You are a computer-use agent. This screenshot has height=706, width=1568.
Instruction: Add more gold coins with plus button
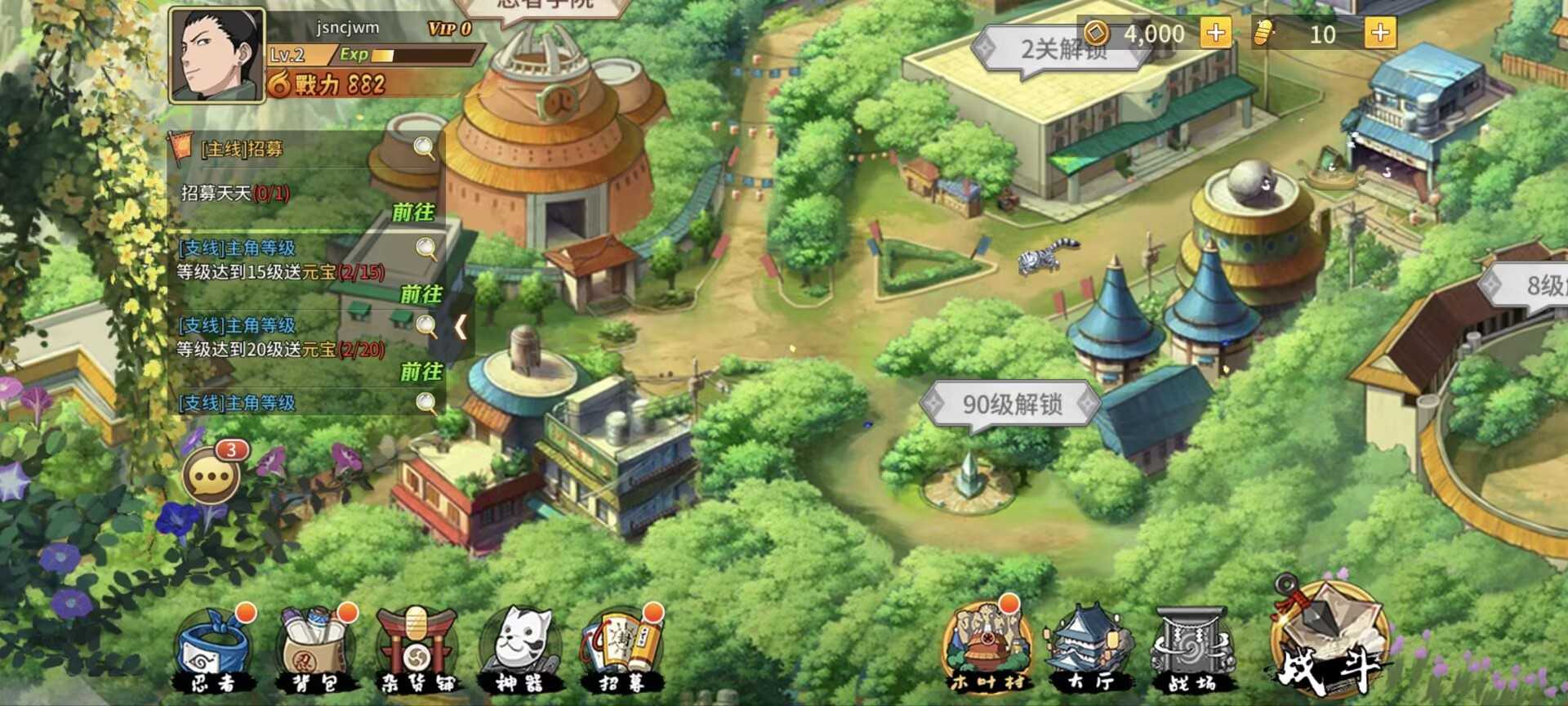pos(1215,34)
